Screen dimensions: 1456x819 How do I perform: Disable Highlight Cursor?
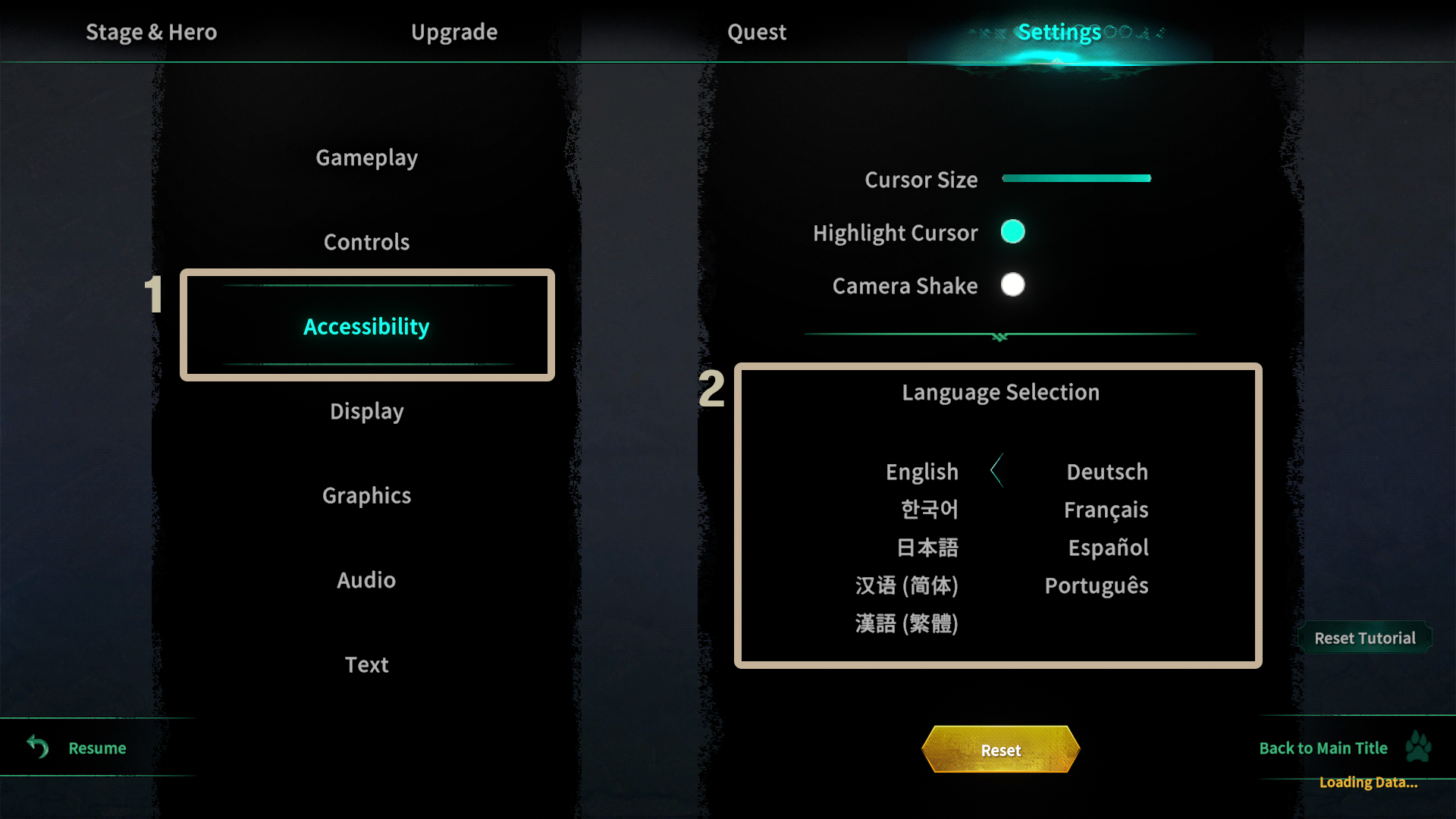tap(1013, 232)
